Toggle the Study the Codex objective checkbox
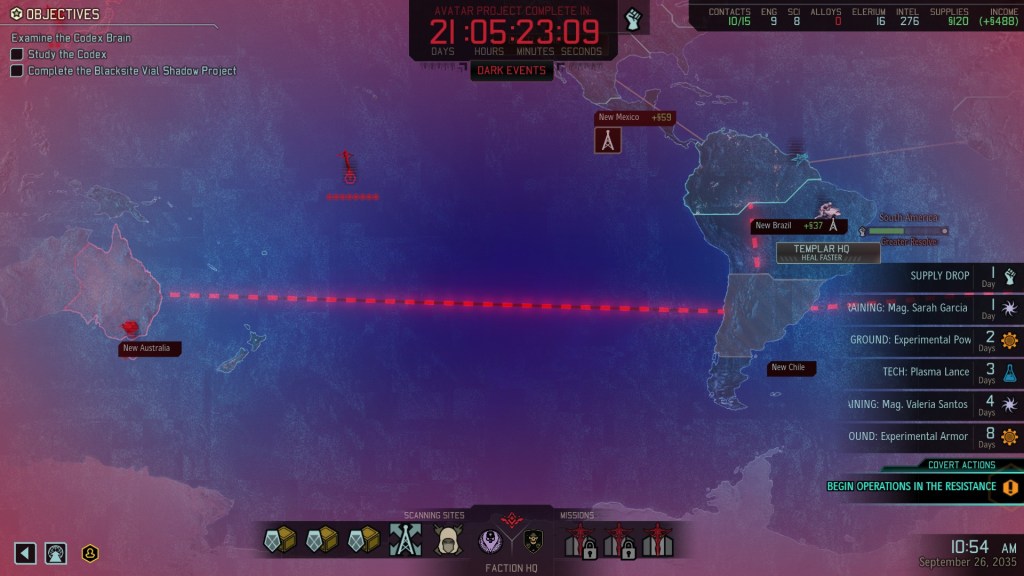This screenshot has height=576, width=1024. coord(17,54)
